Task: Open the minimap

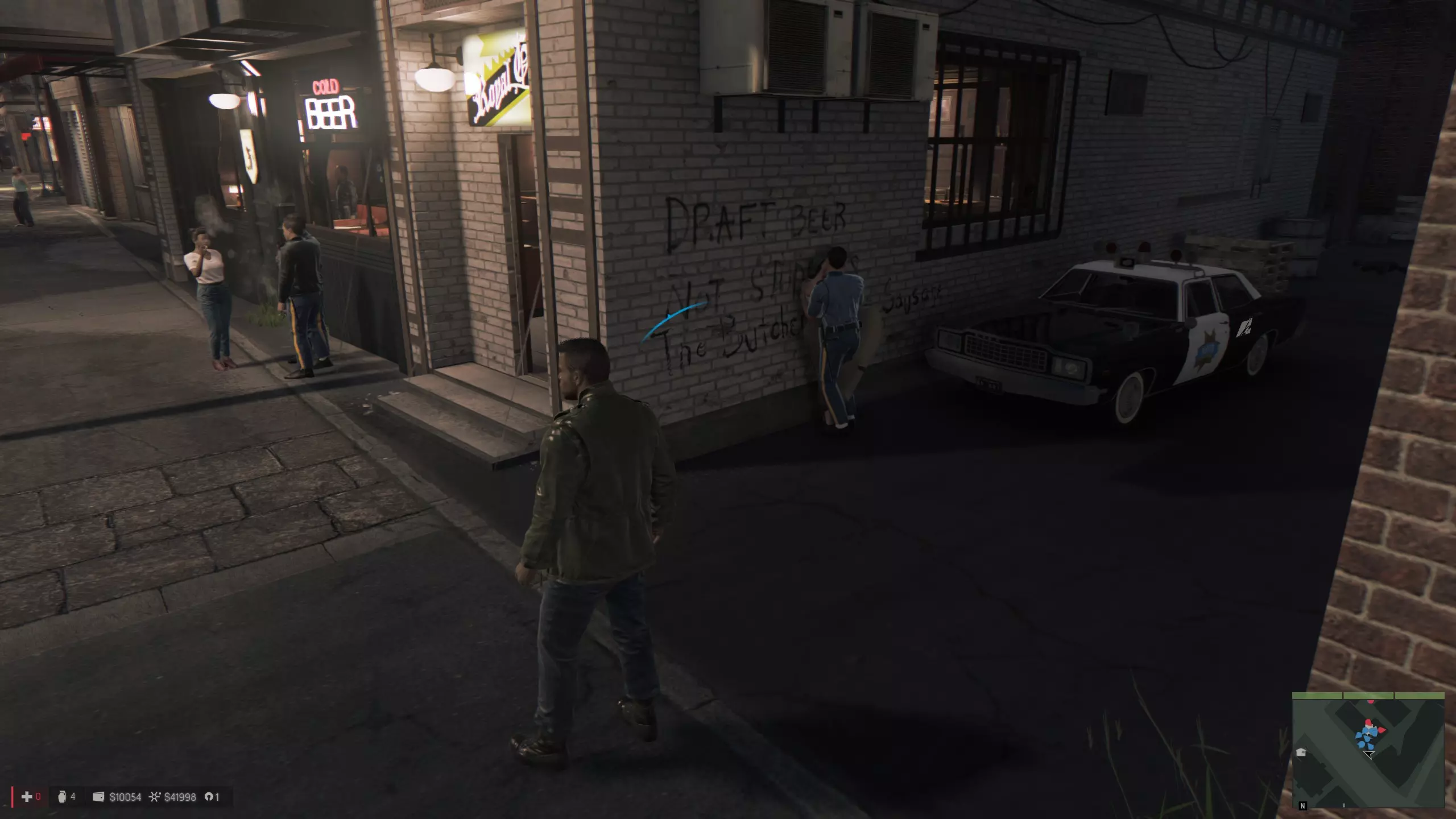Action: tap(1368, 751)
